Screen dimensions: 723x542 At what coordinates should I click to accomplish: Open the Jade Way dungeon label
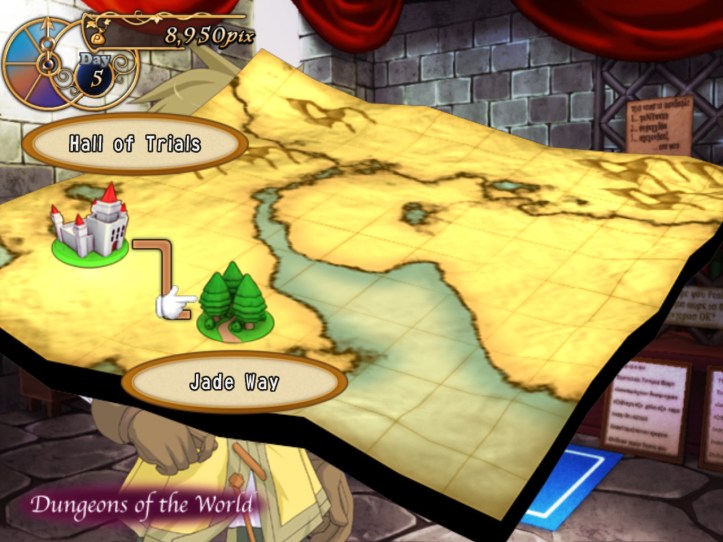click(233, 382)
